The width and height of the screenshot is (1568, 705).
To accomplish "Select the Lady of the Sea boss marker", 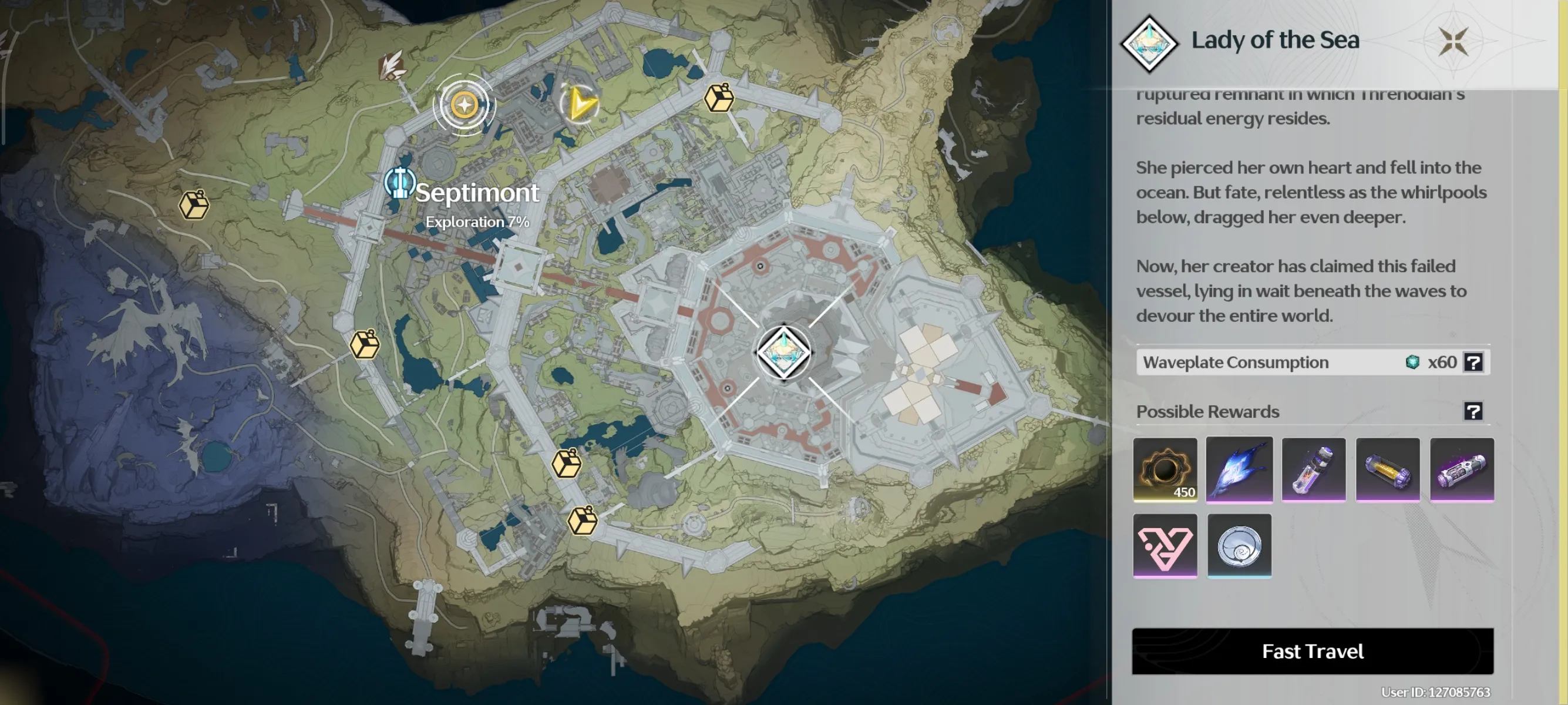I will [784, 351].
